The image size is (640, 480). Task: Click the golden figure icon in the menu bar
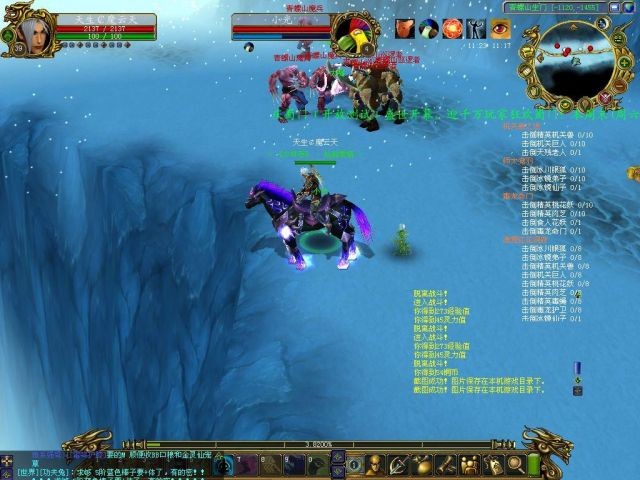point(375,464)
